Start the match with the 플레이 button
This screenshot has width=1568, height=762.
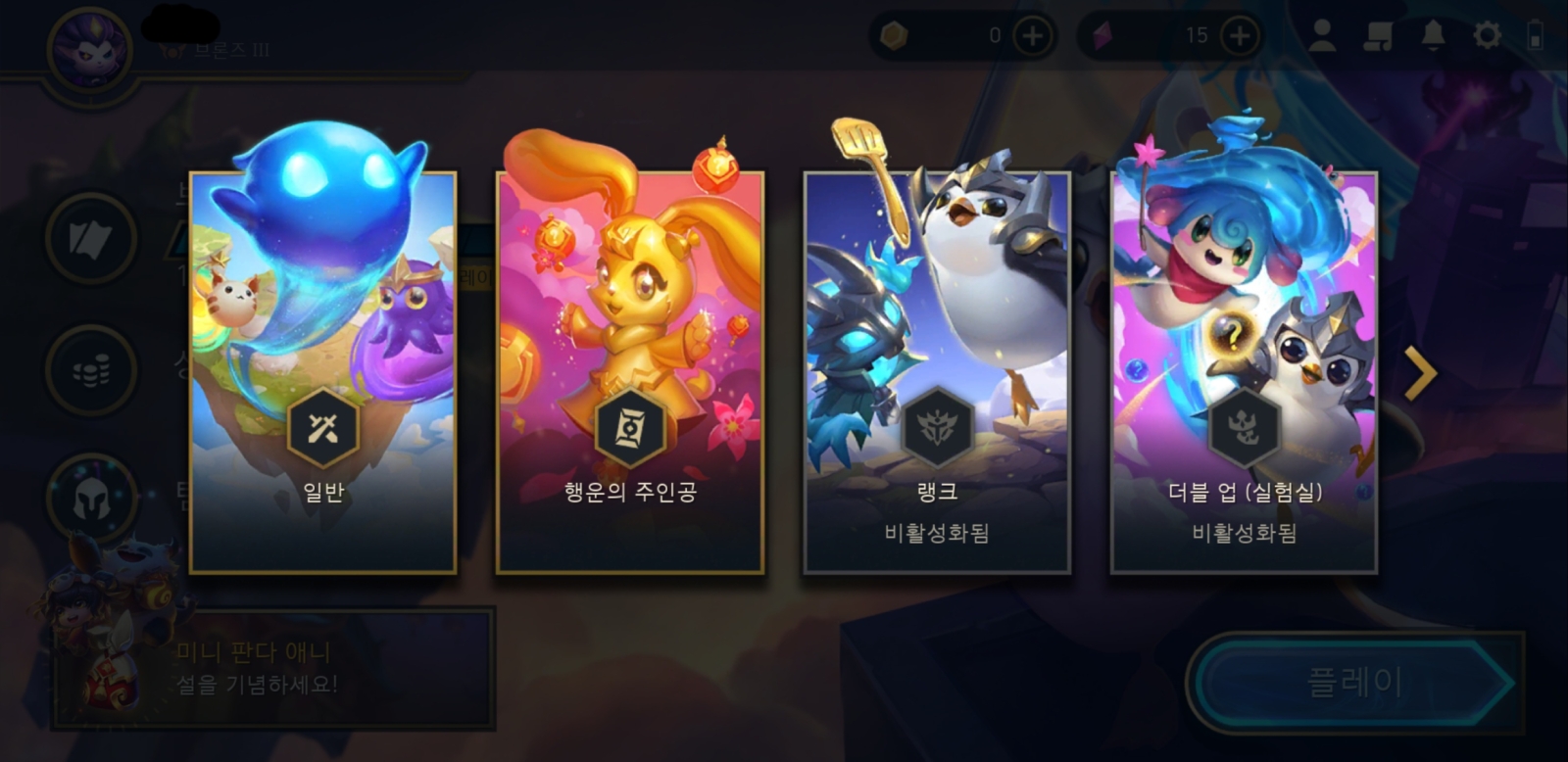click(1354, 683)
